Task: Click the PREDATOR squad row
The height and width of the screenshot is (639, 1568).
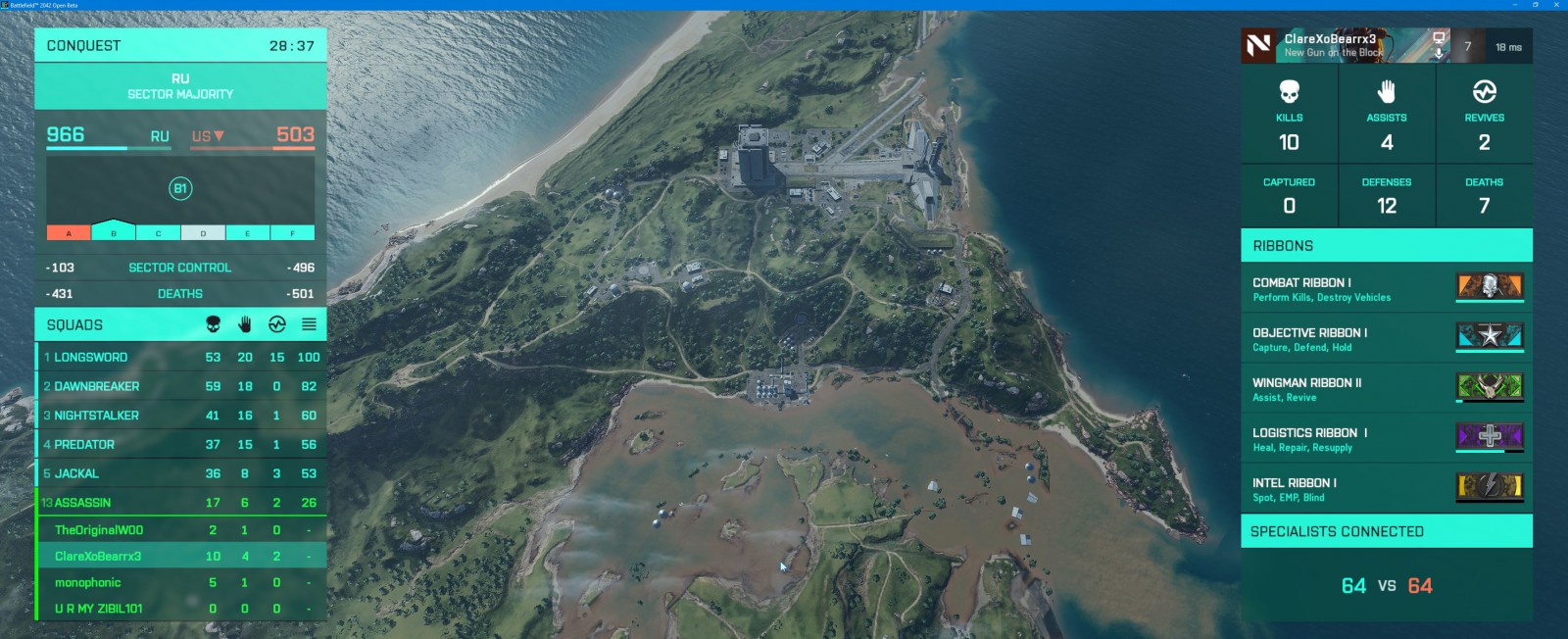Action: [x=180, y=445]
